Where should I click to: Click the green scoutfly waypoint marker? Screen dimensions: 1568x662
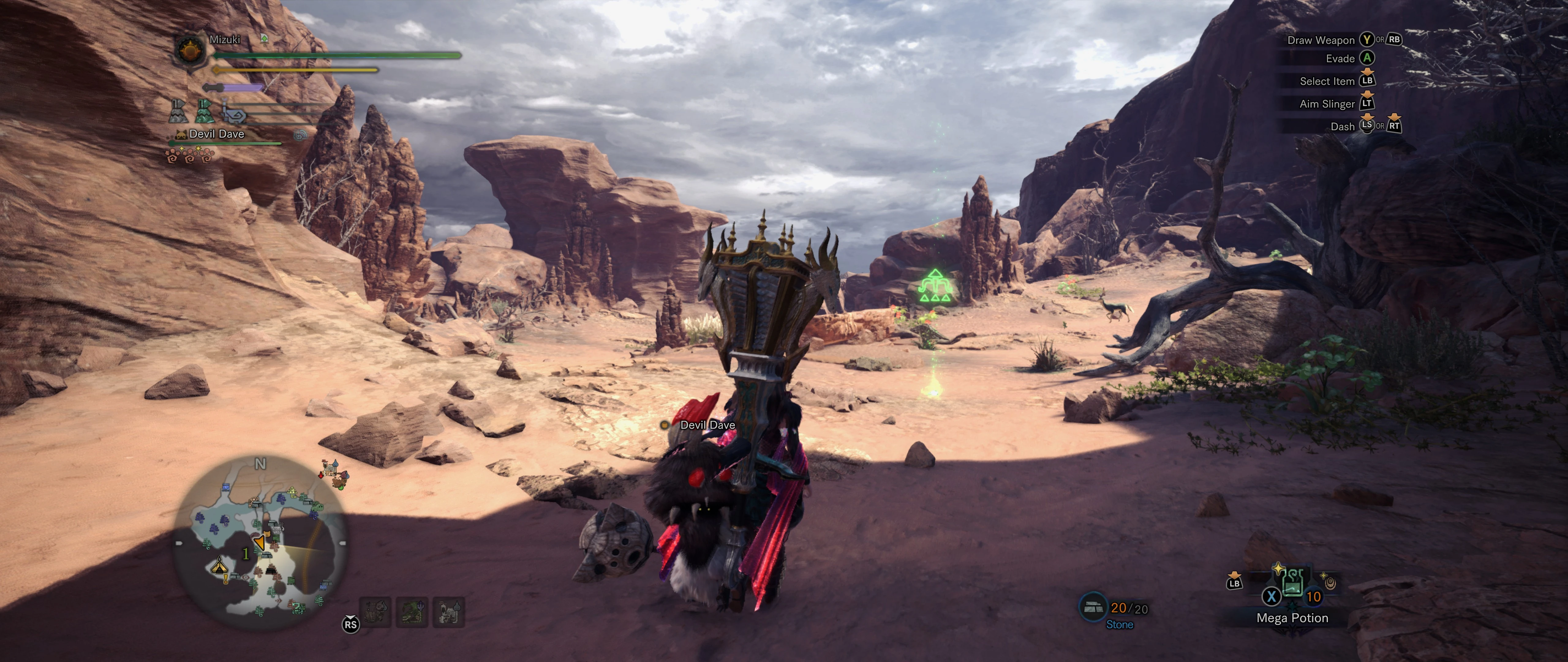coord(934,286)
